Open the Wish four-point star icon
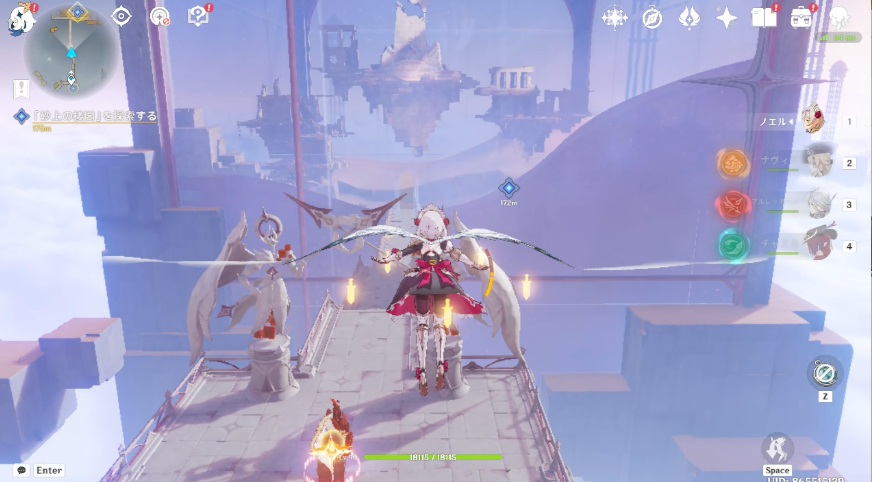 (727, 18)
